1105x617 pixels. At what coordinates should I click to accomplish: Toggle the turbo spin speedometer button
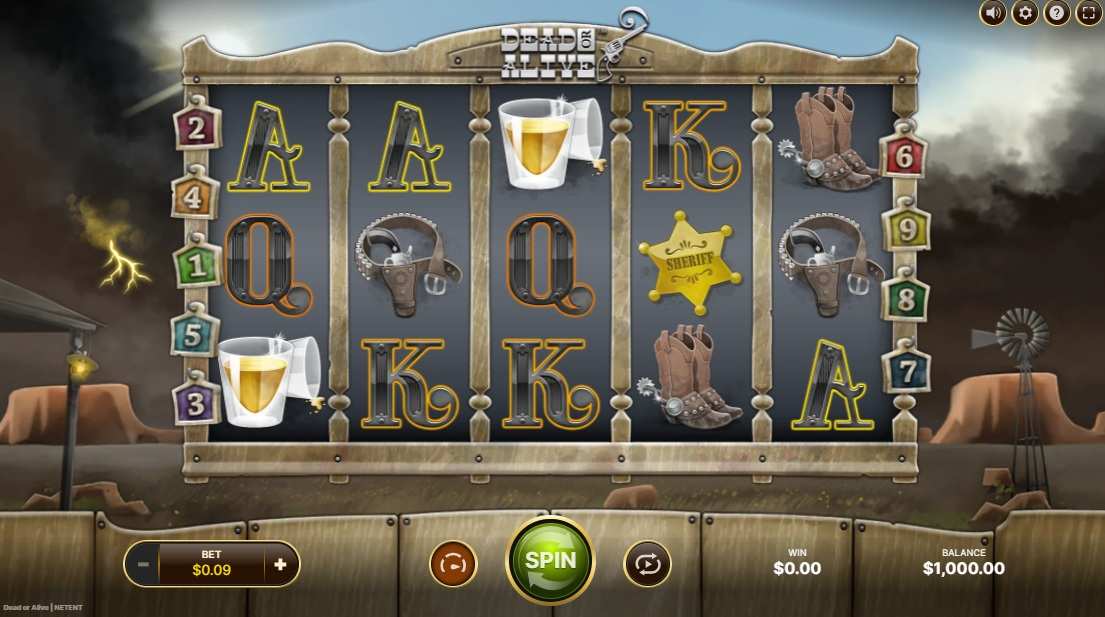click(453, 564)
